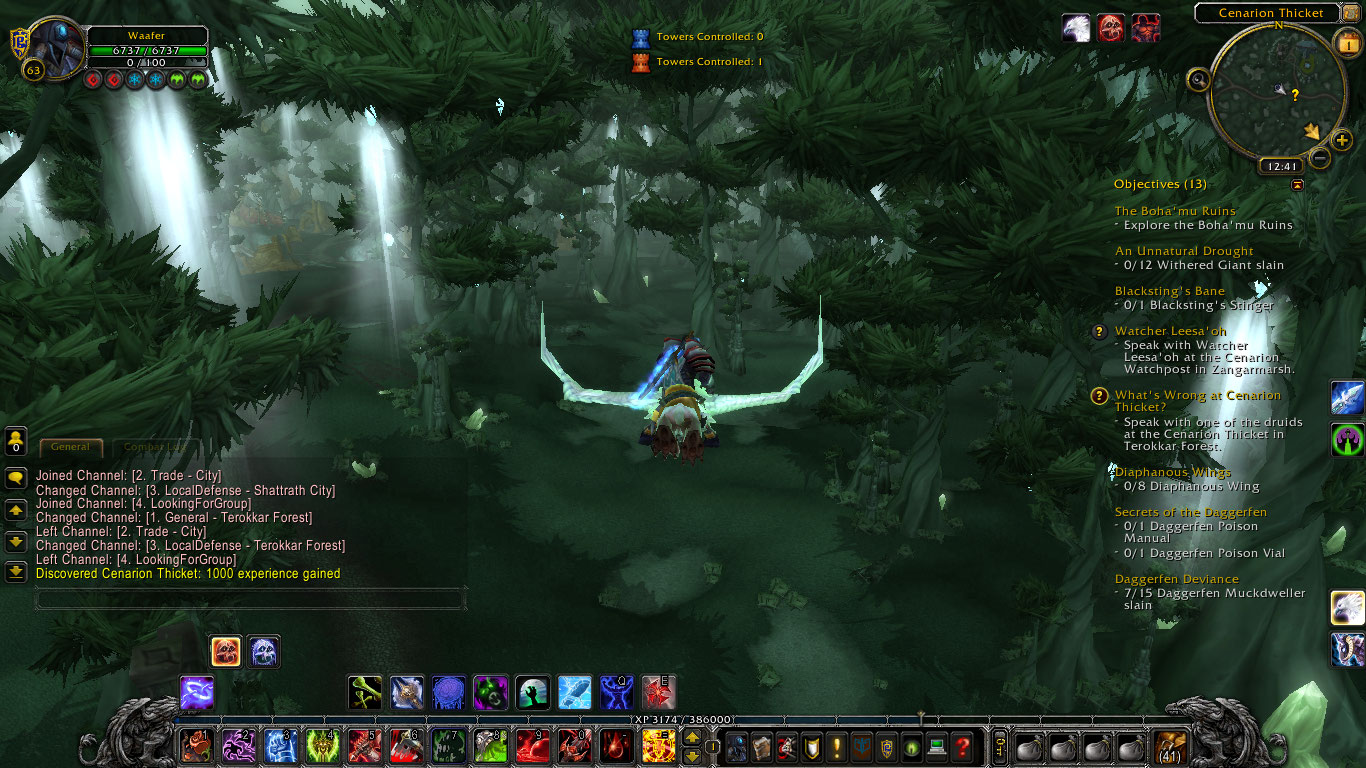Select the Daggerfen Deviance quest objective
This screenshot has height=768, width=1366.
click(x=1176, y=579)
